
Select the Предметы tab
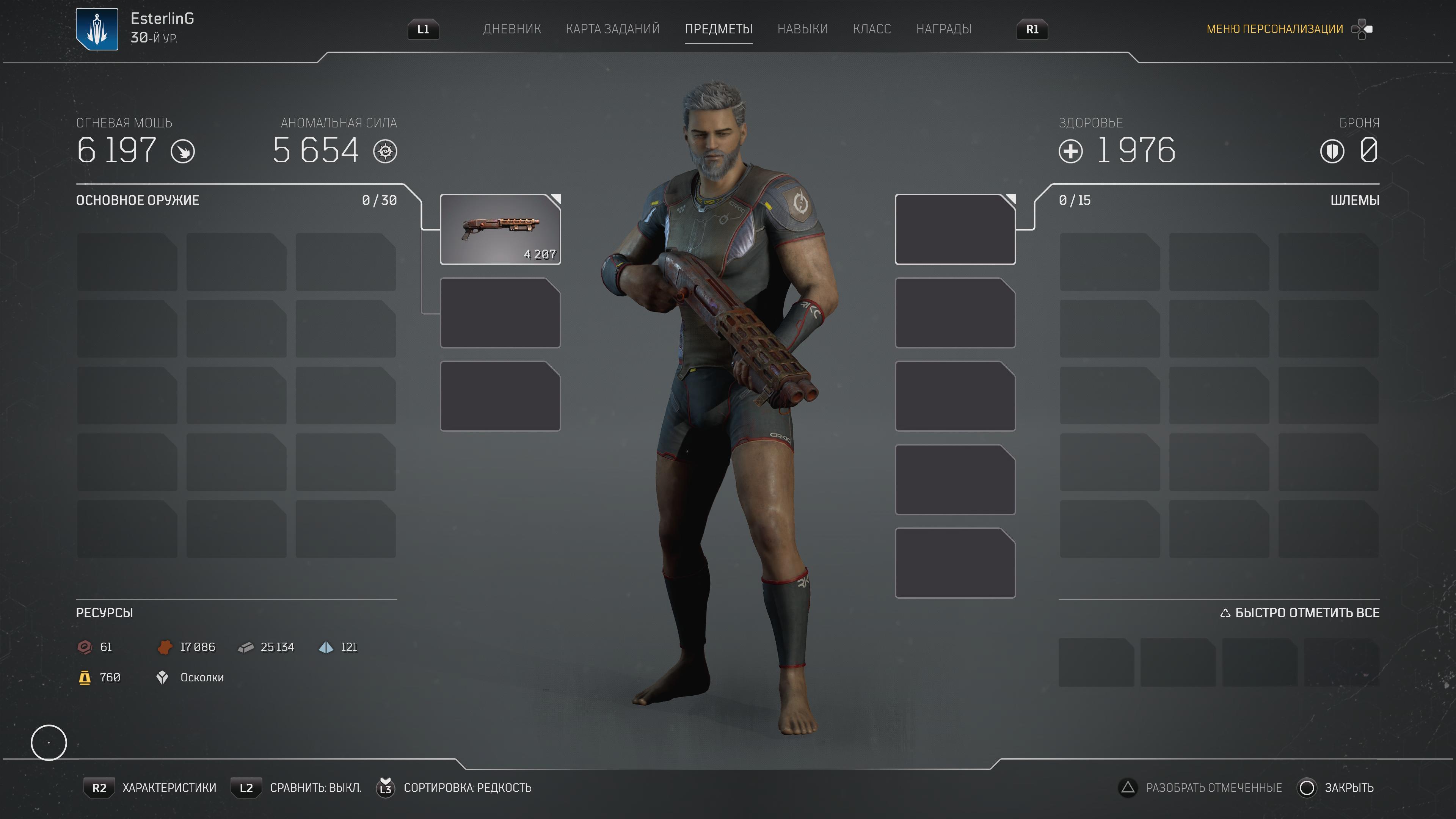pos(719,29)
